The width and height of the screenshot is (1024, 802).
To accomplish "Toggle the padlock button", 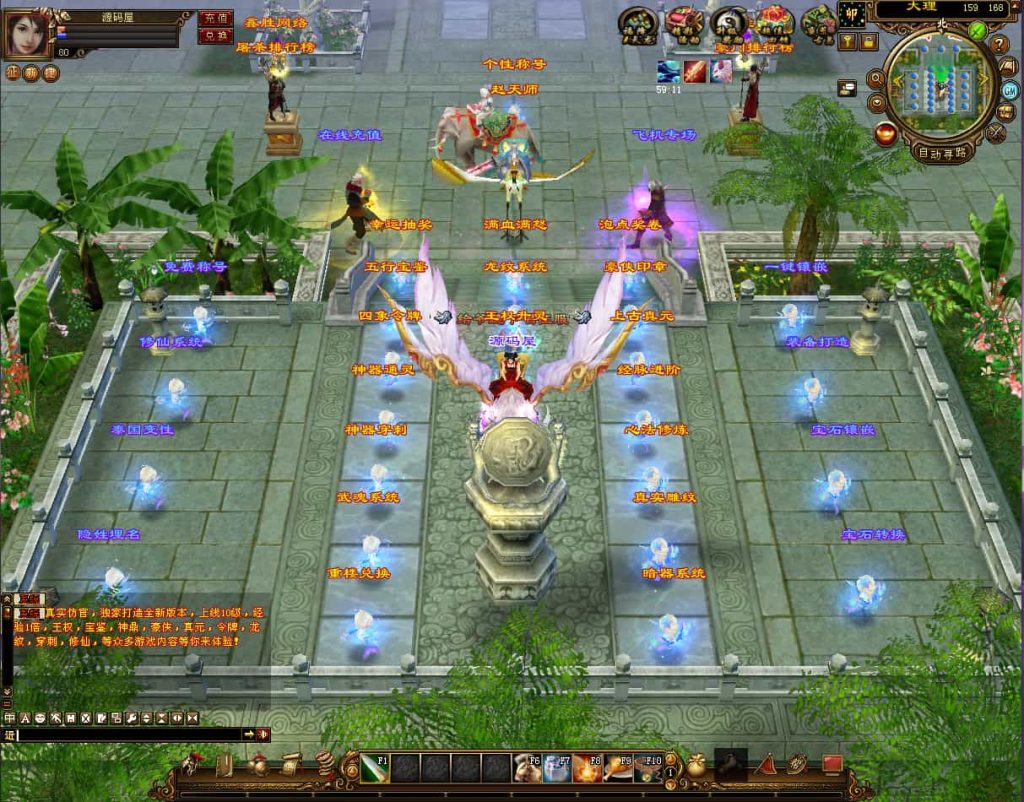I will click(868, 41).
